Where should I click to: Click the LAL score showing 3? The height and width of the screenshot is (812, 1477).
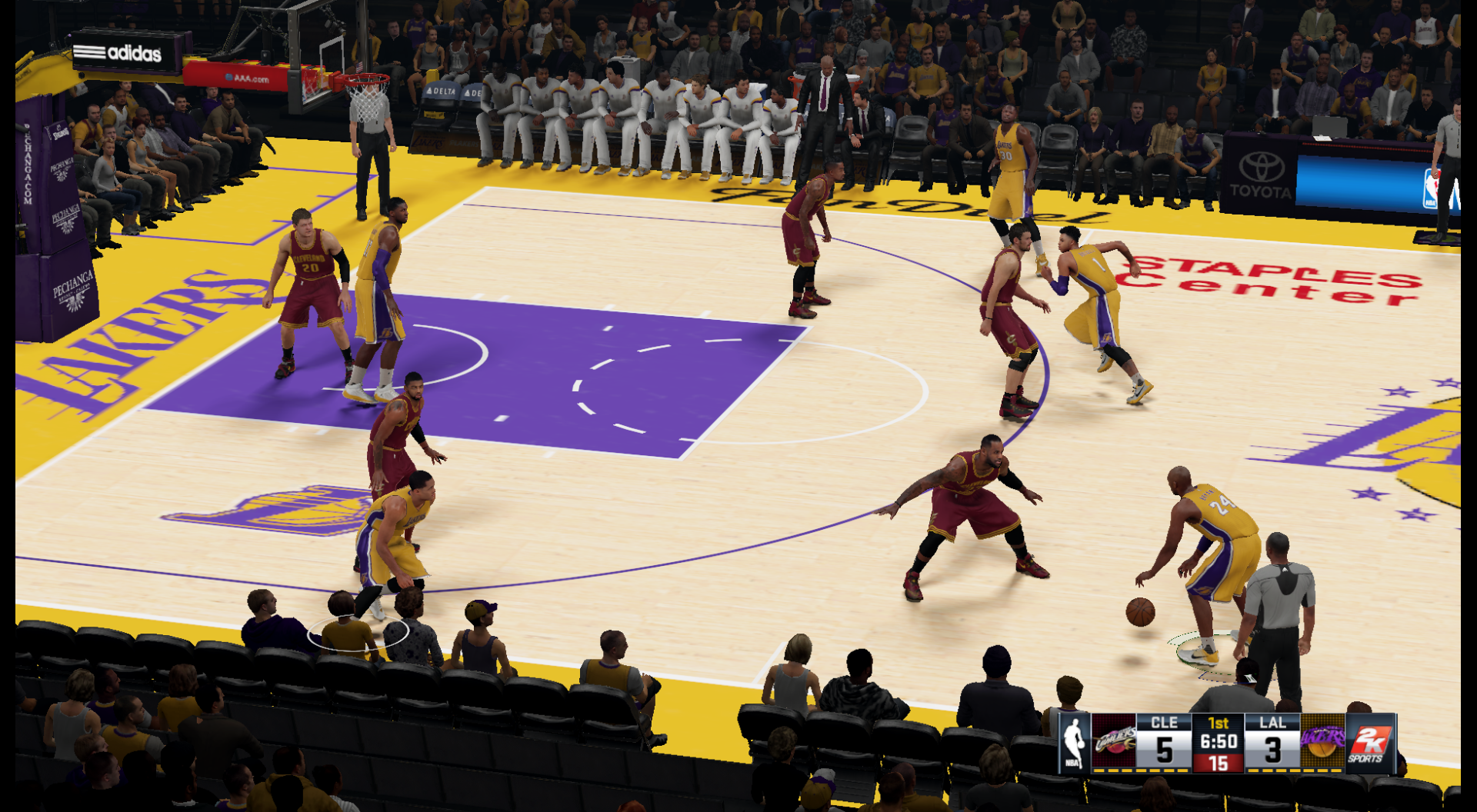tap(1273, 747)
